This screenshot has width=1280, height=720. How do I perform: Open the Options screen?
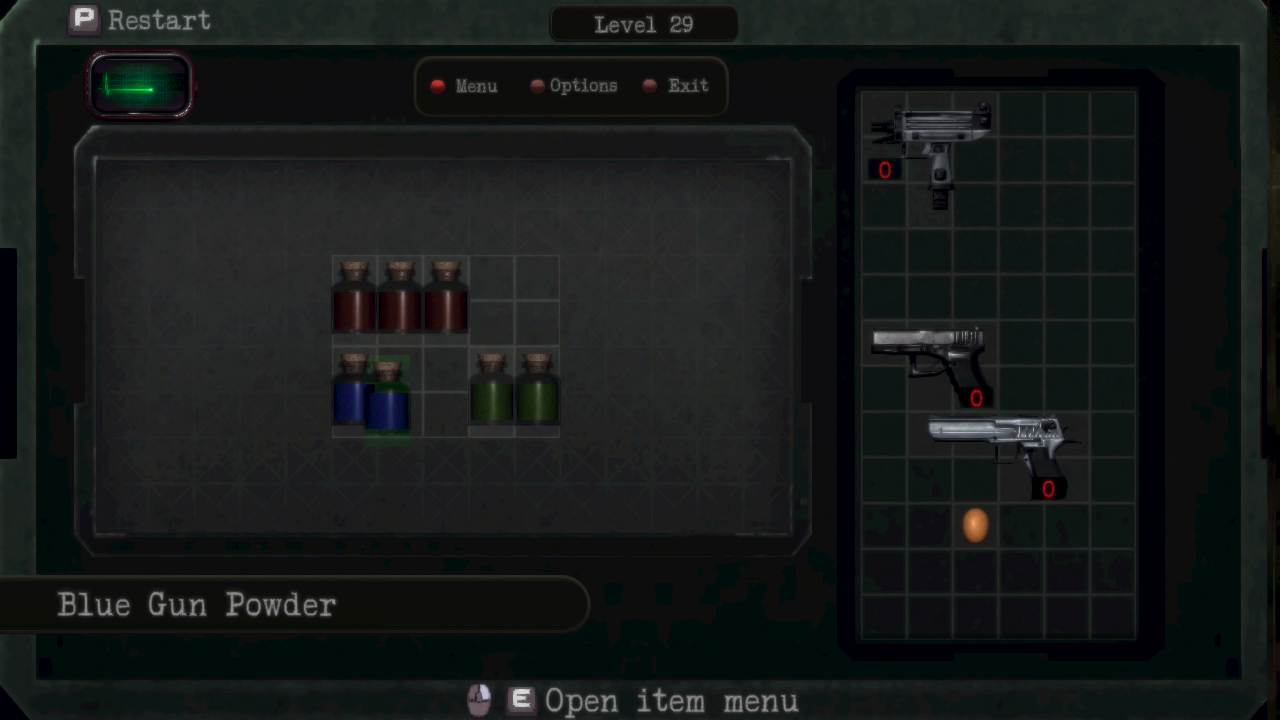[x=574, y=86]
